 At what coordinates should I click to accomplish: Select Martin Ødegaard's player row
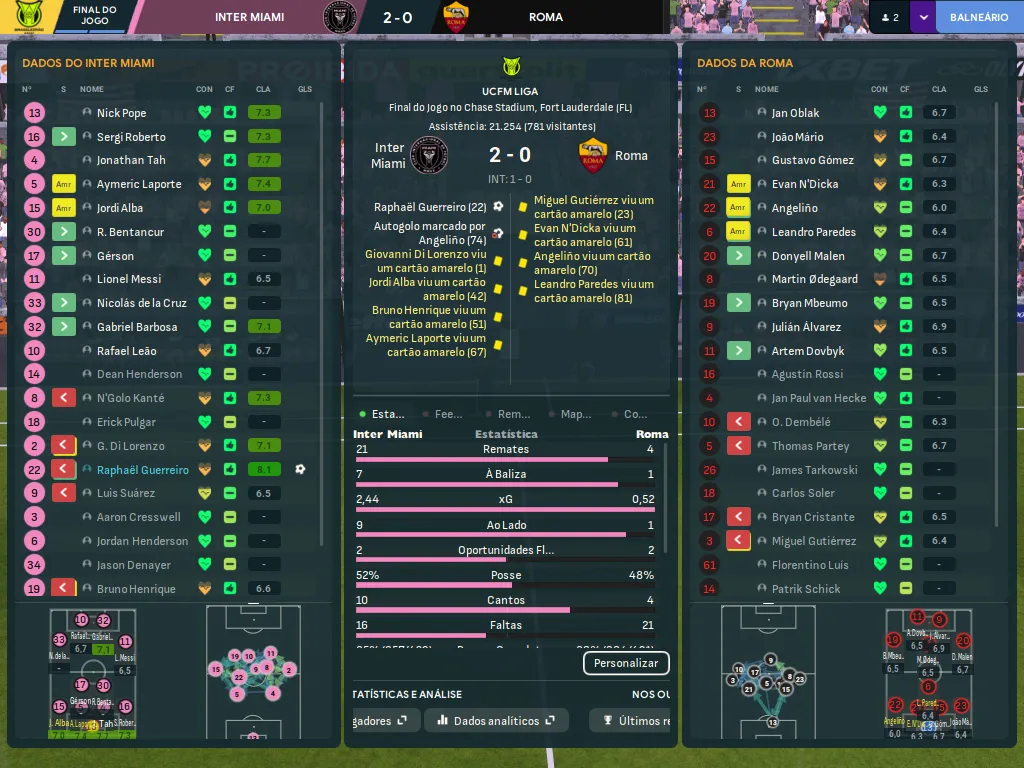pos(814,279)
